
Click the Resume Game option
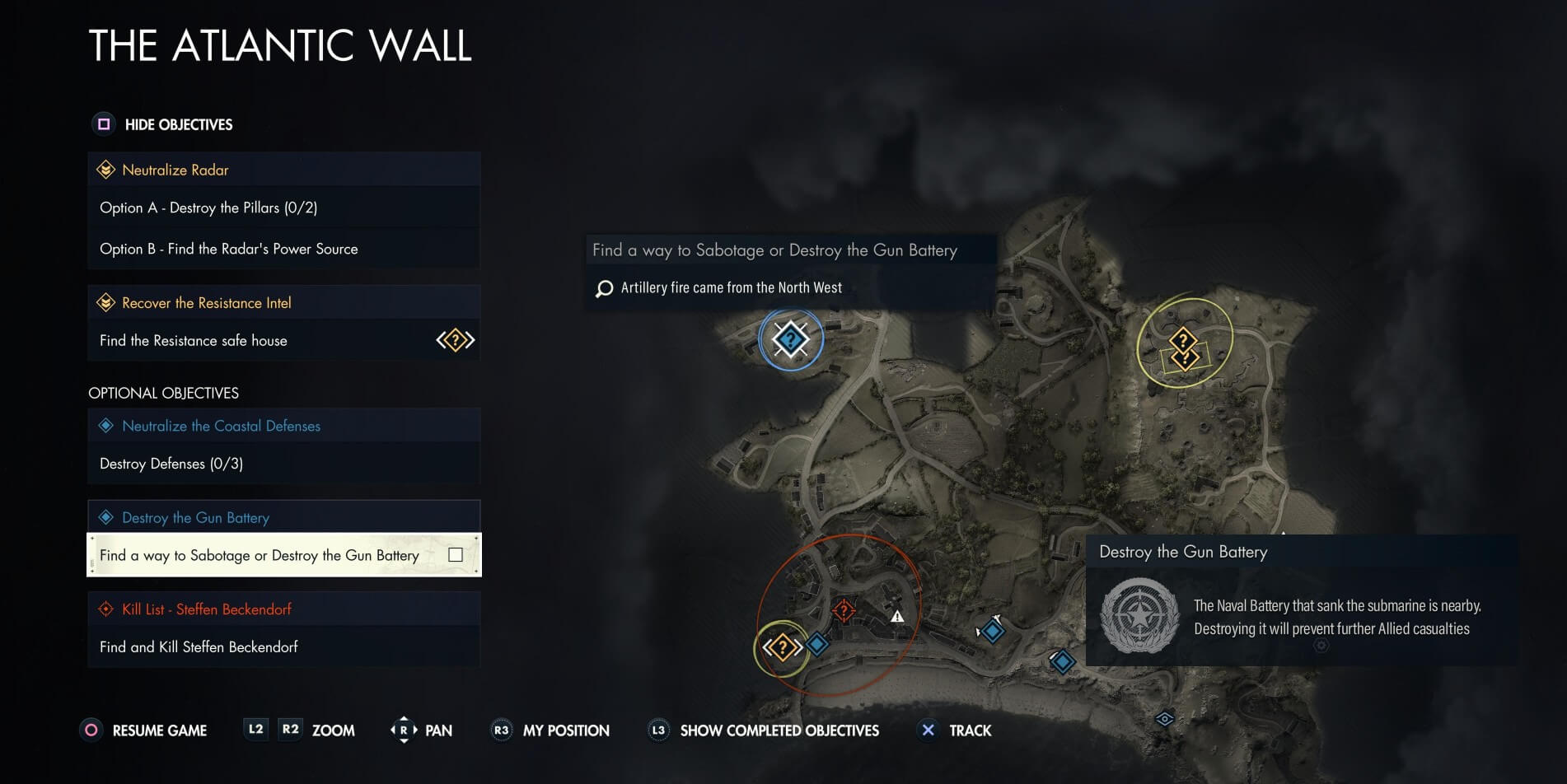point(159,730)
